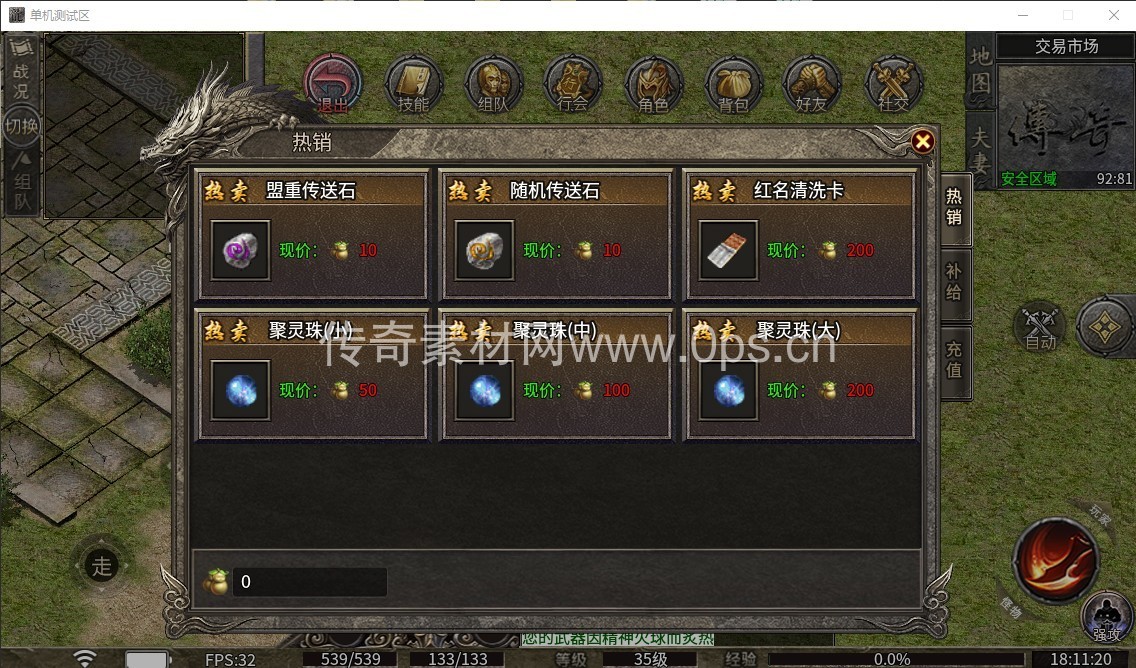Open the 技能 skills menu
Screen dimensions: 1136x668
click(x=412, y=83)
